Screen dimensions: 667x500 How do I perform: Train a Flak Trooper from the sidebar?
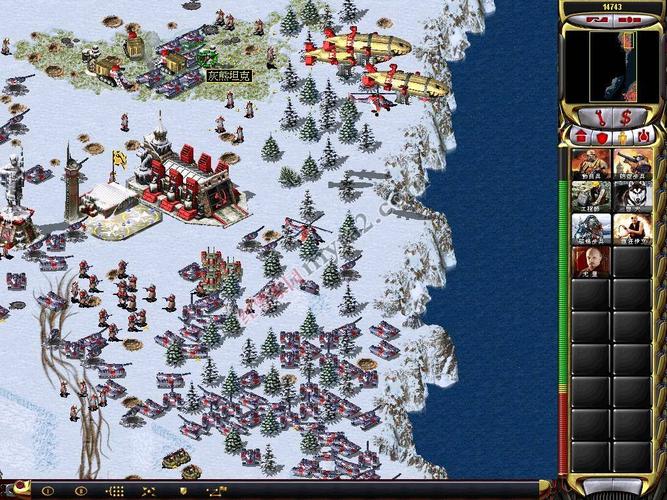(631, 164)
